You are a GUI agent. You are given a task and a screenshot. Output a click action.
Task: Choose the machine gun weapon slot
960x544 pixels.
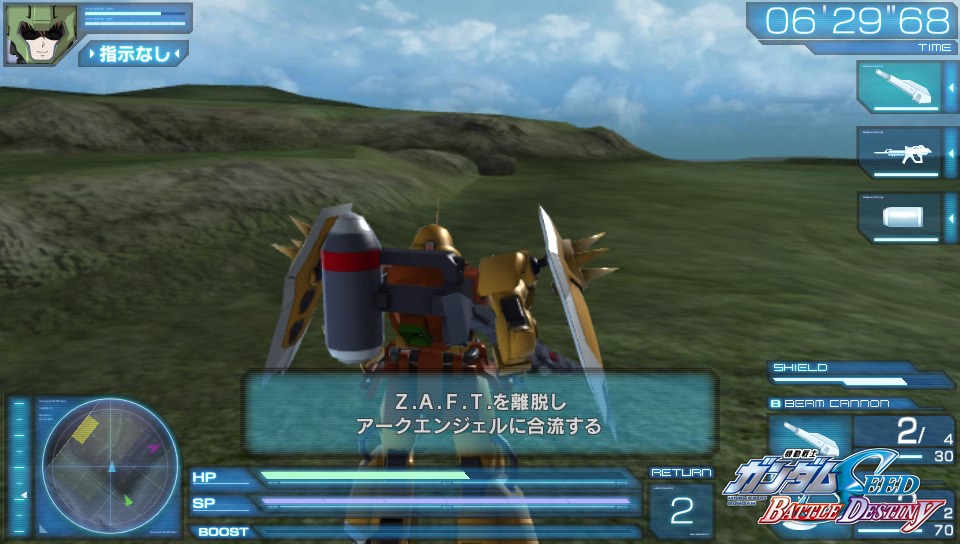click(x=898, y=152)
